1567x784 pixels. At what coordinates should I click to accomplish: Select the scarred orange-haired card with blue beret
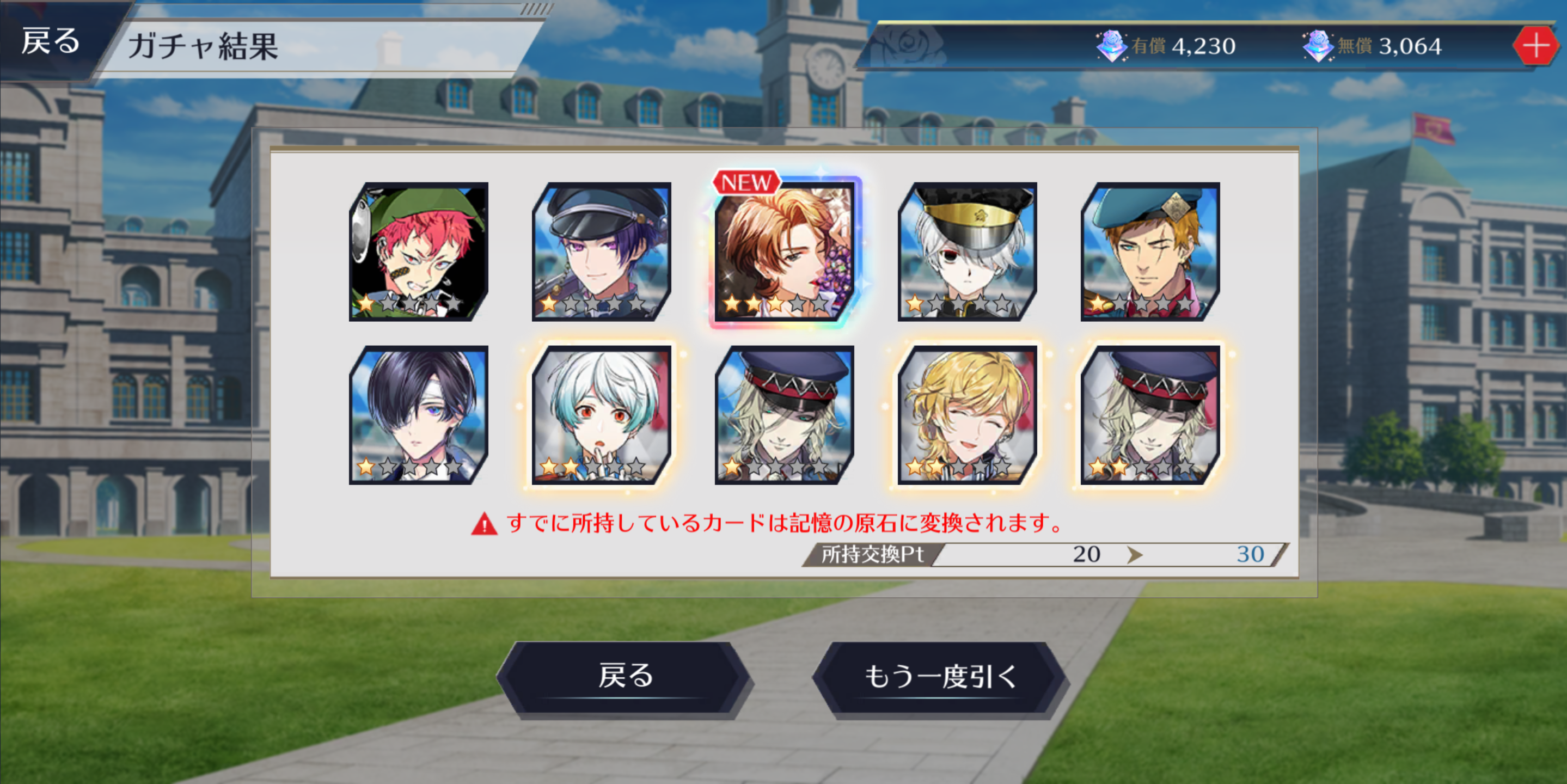pyautogui.click(x=1150, y=252)
